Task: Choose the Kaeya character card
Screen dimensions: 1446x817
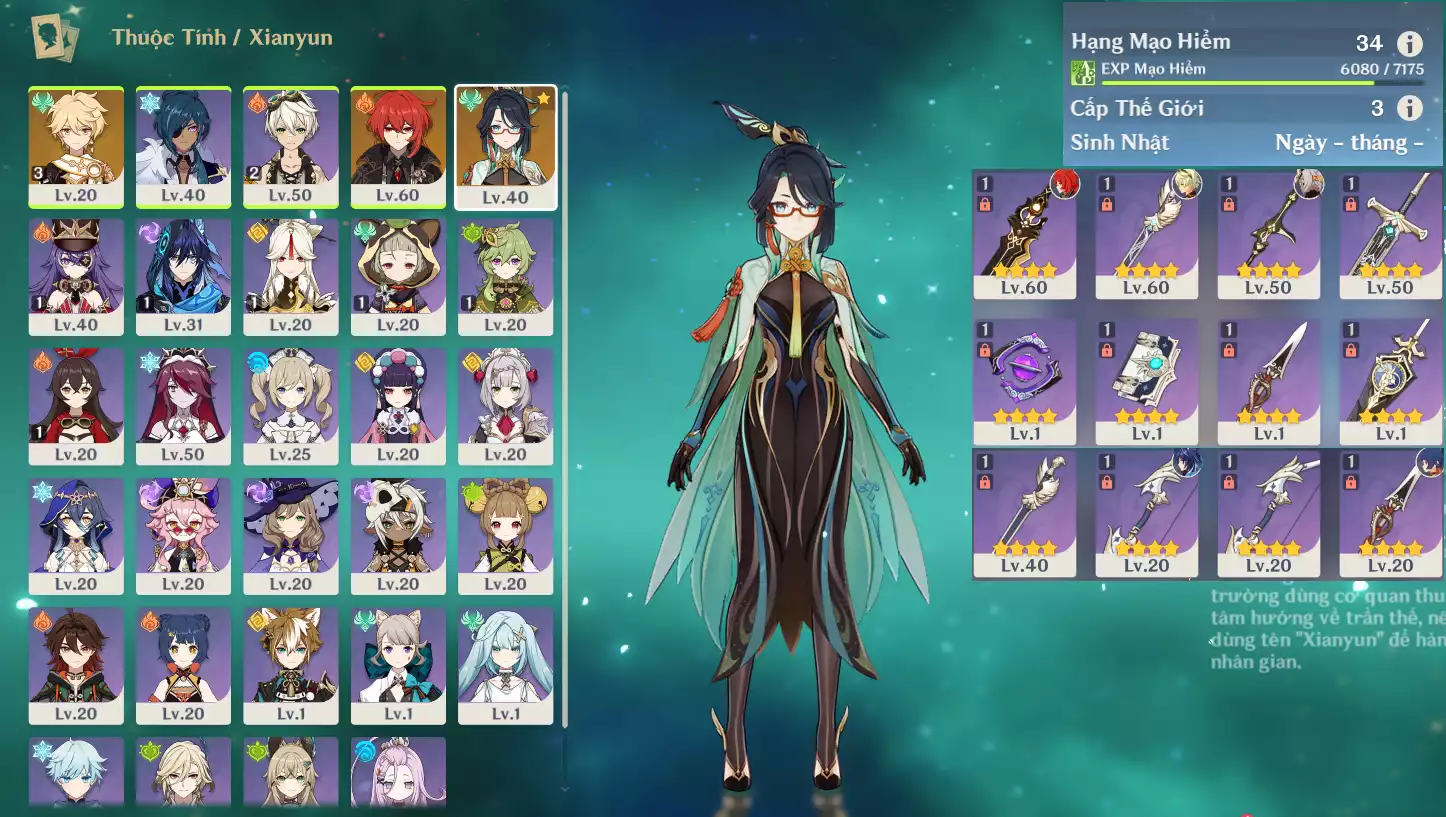Action: [183, 147]
